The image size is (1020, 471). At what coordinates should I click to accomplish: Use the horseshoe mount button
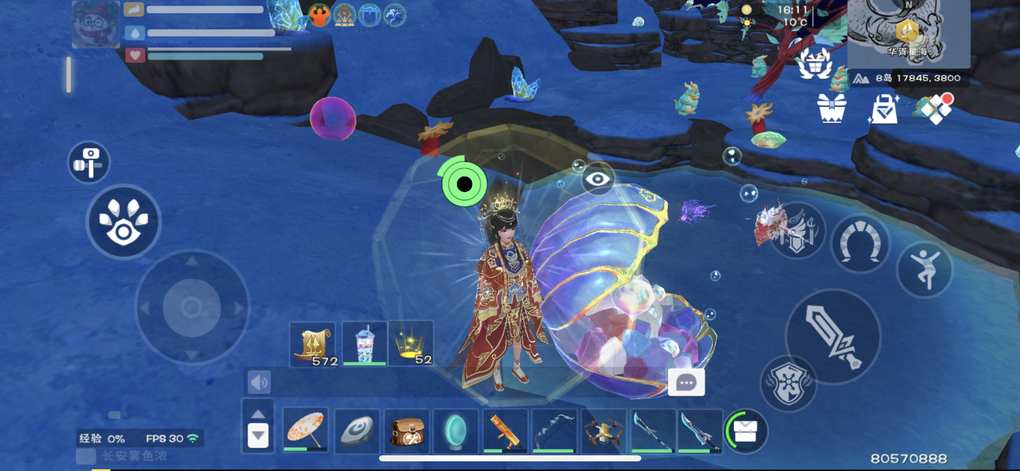pos(859,243)
